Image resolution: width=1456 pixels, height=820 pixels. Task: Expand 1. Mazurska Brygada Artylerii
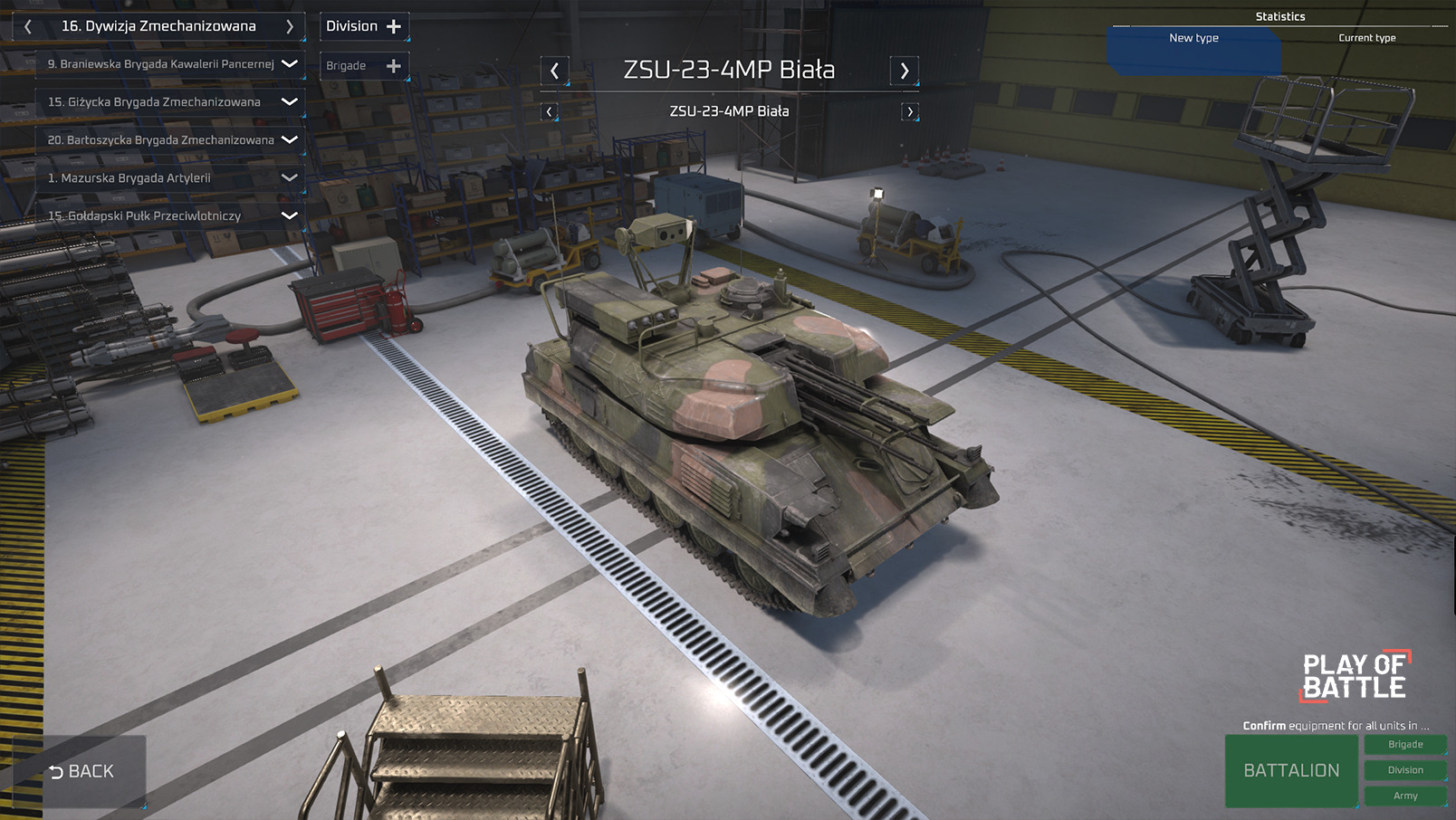[290, 178]
